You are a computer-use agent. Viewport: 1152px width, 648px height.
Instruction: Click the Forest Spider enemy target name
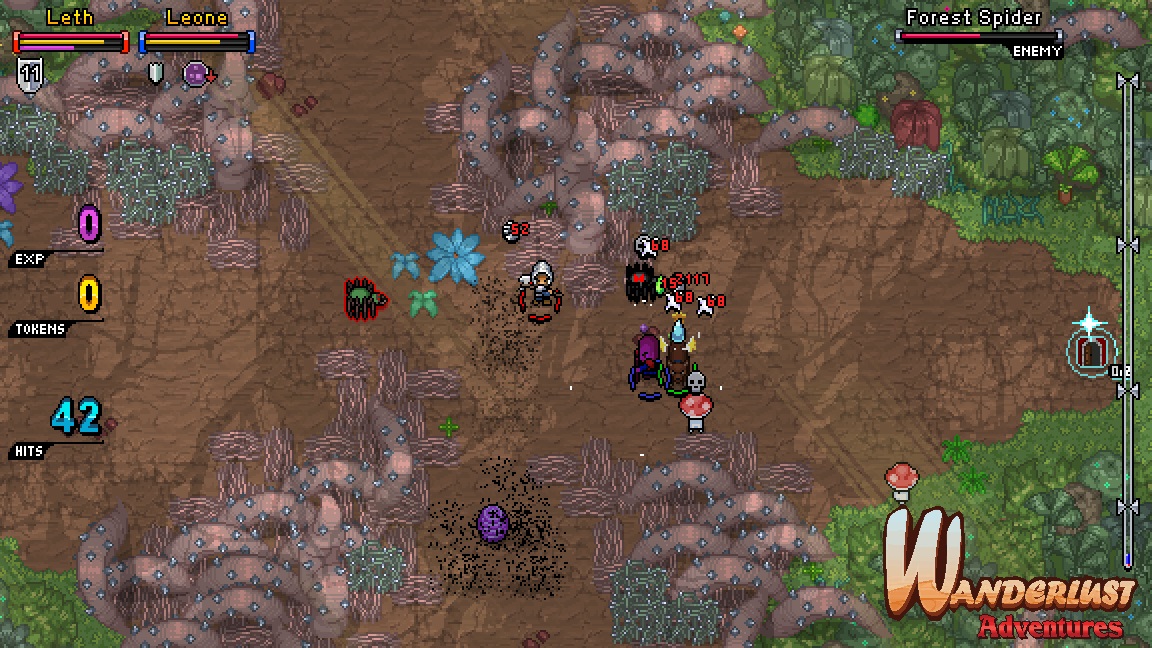(973, 17)
